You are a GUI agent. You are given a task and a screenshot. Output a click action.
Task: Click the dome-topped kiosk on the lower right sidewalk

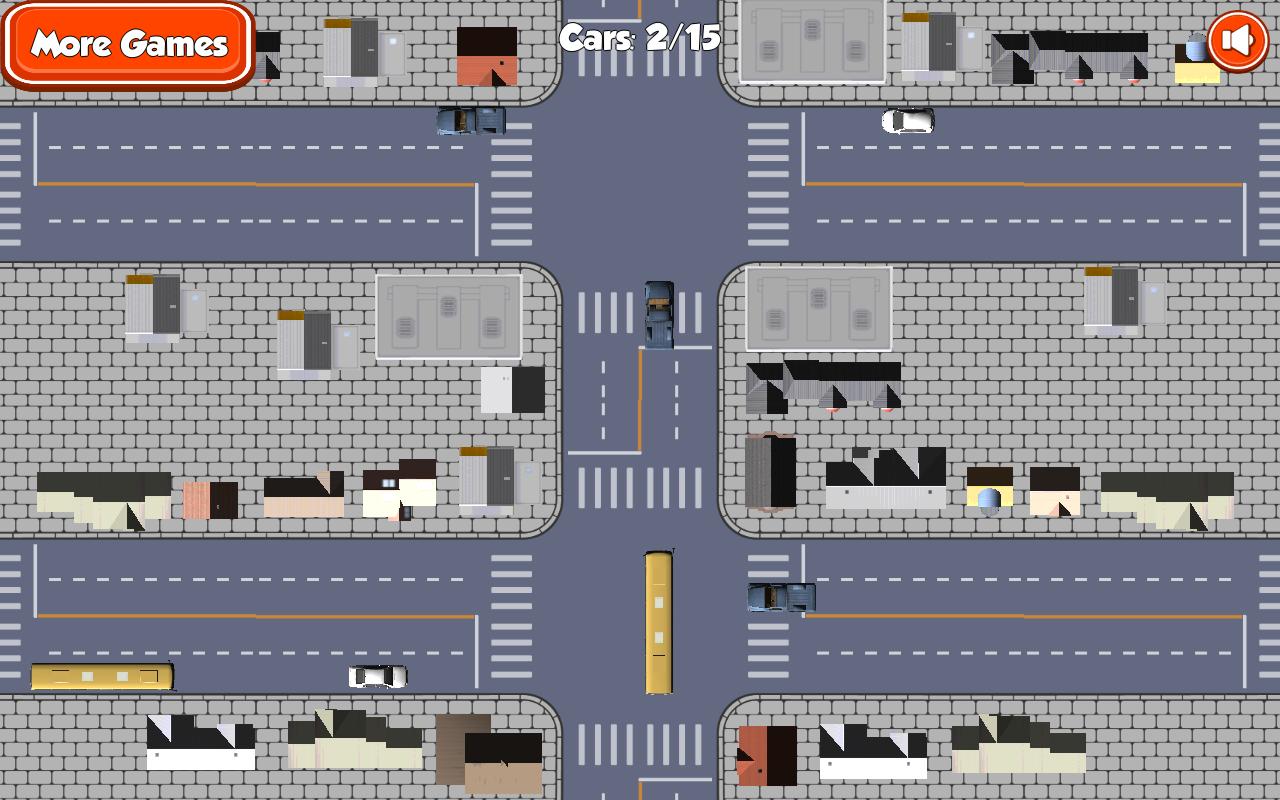tap(990, 495)
